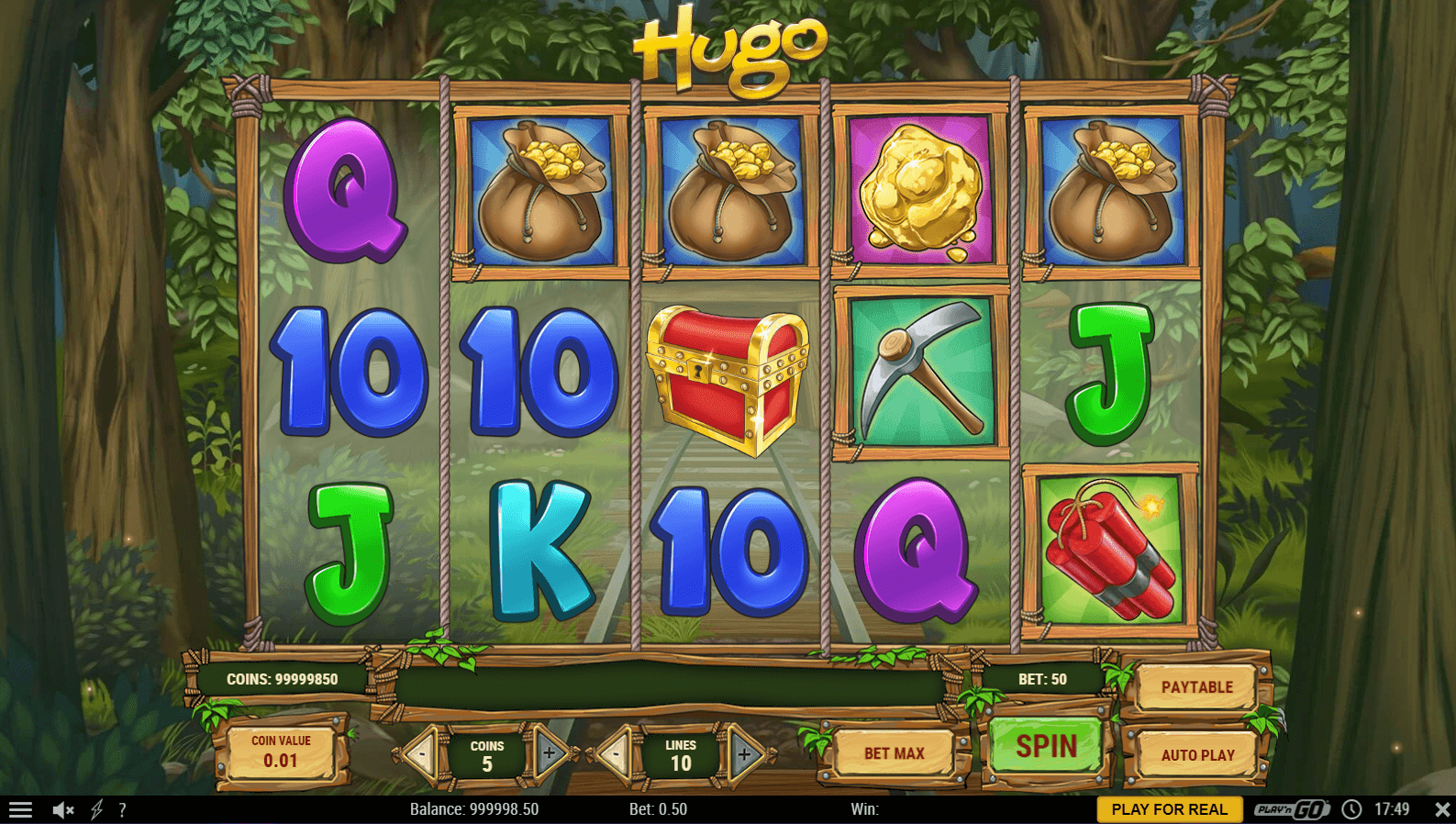Screen dimensions: 1456x824
Task: Open the hamburger menu
Action: tap(20, 809)
